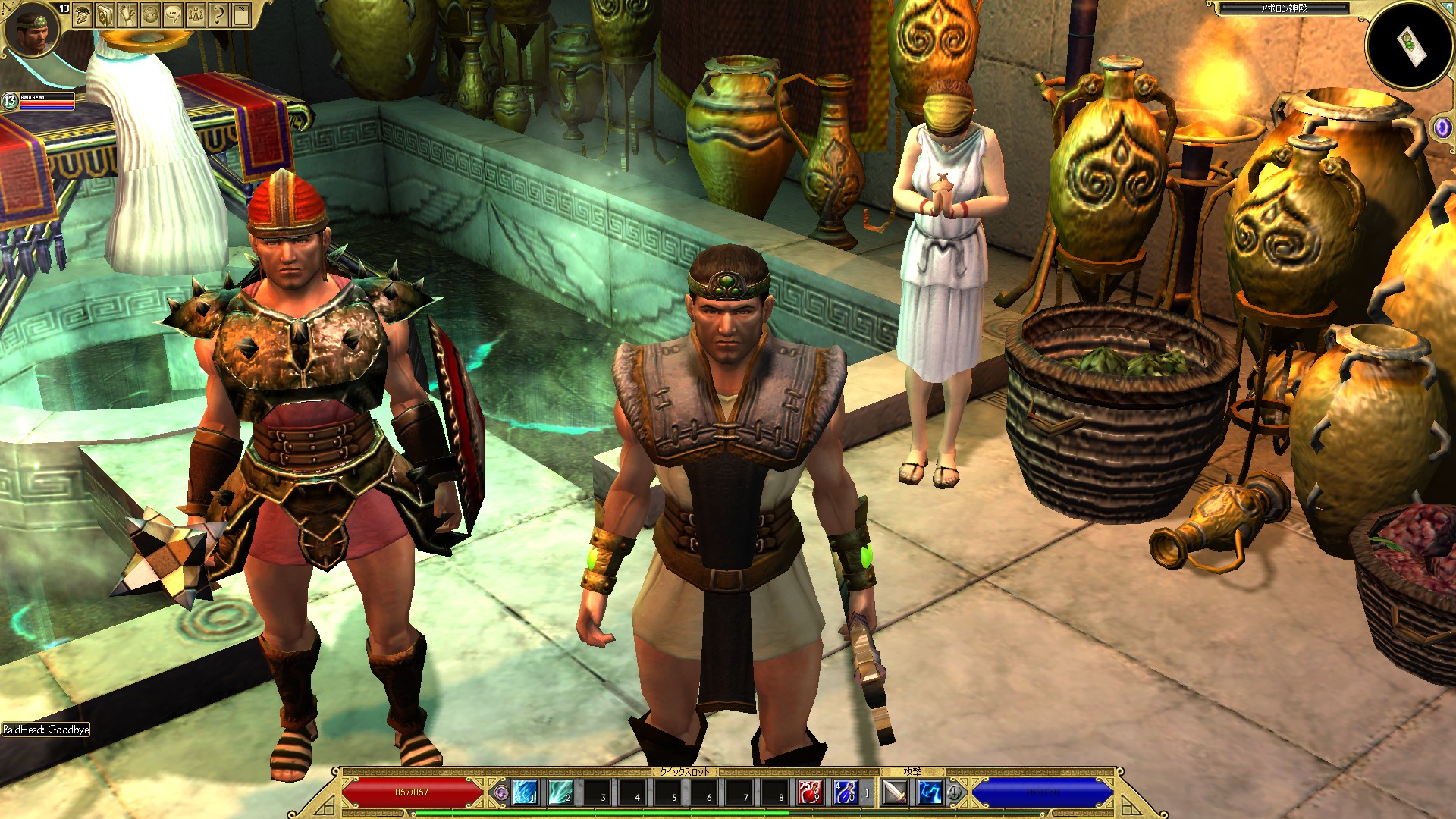Activate the green skill in quickslot 2
The image size is (1456, 819).
tap(560, 791)
